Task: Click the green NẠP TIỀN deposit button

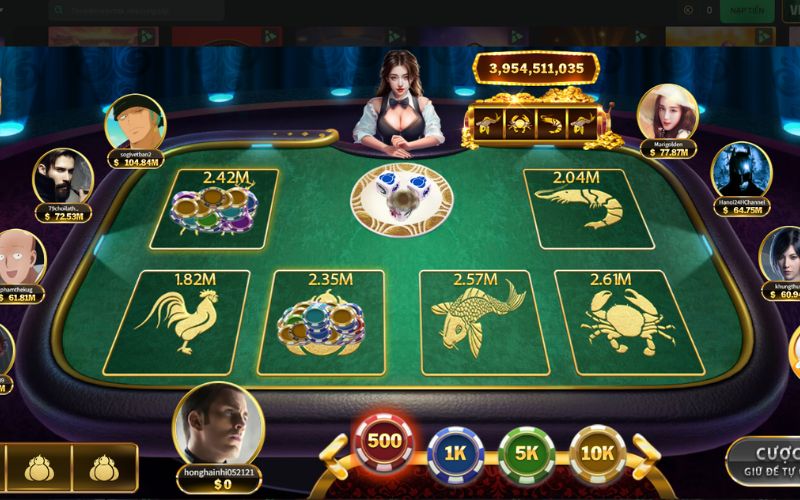Action: click(747, 10)
